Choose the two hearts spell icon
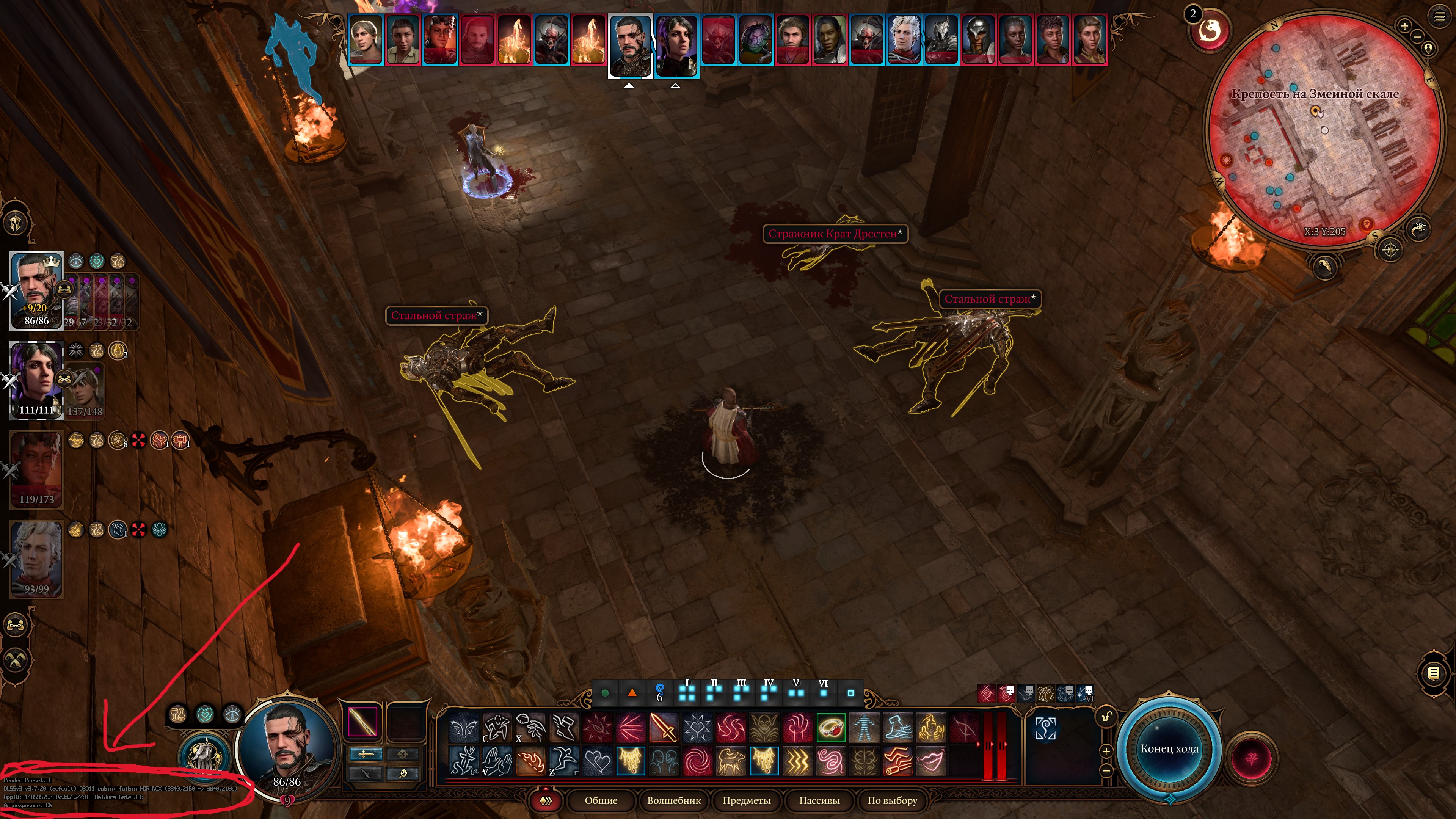This screenshot has width=1456, height=819. click(597, 761)
